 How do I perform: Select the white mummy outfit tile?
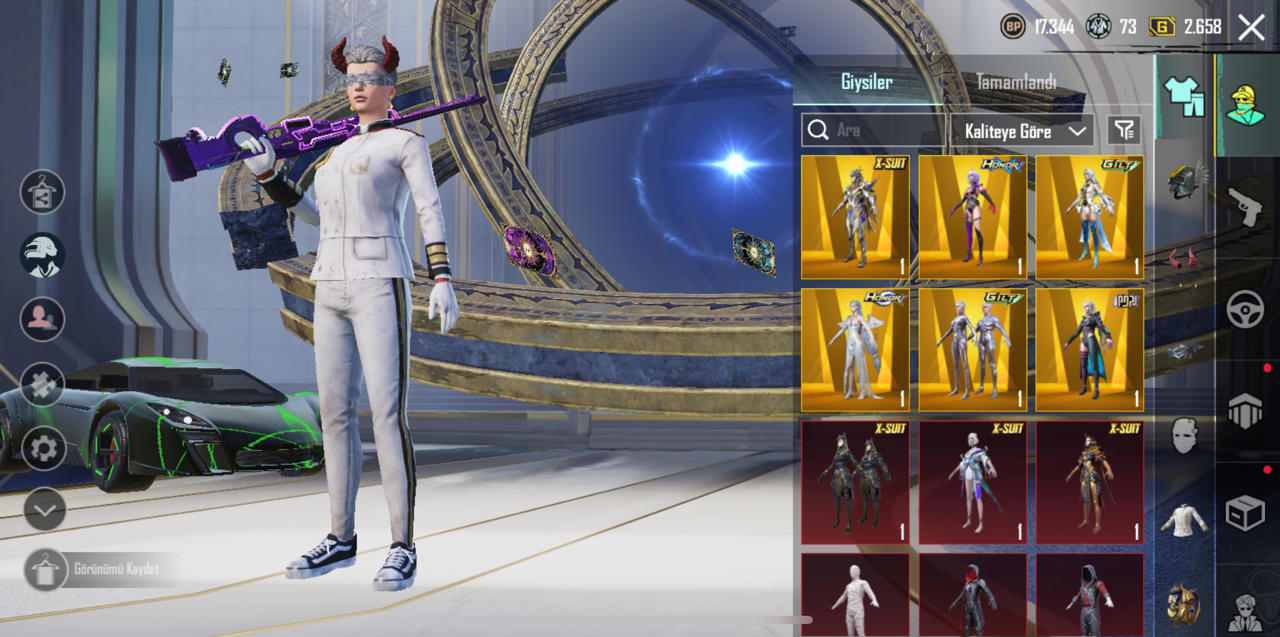tap(855, 595)
